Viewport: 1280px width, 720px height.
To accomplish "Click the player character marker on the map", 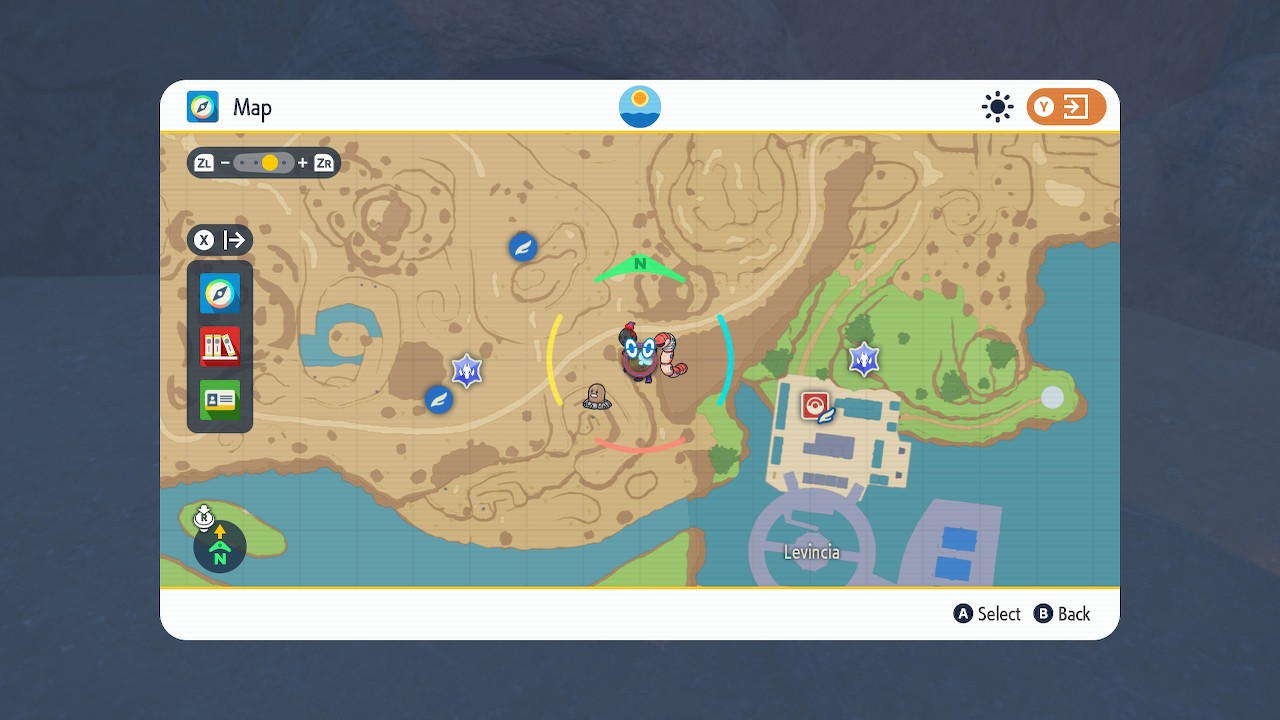I will (x=640, y=355).
